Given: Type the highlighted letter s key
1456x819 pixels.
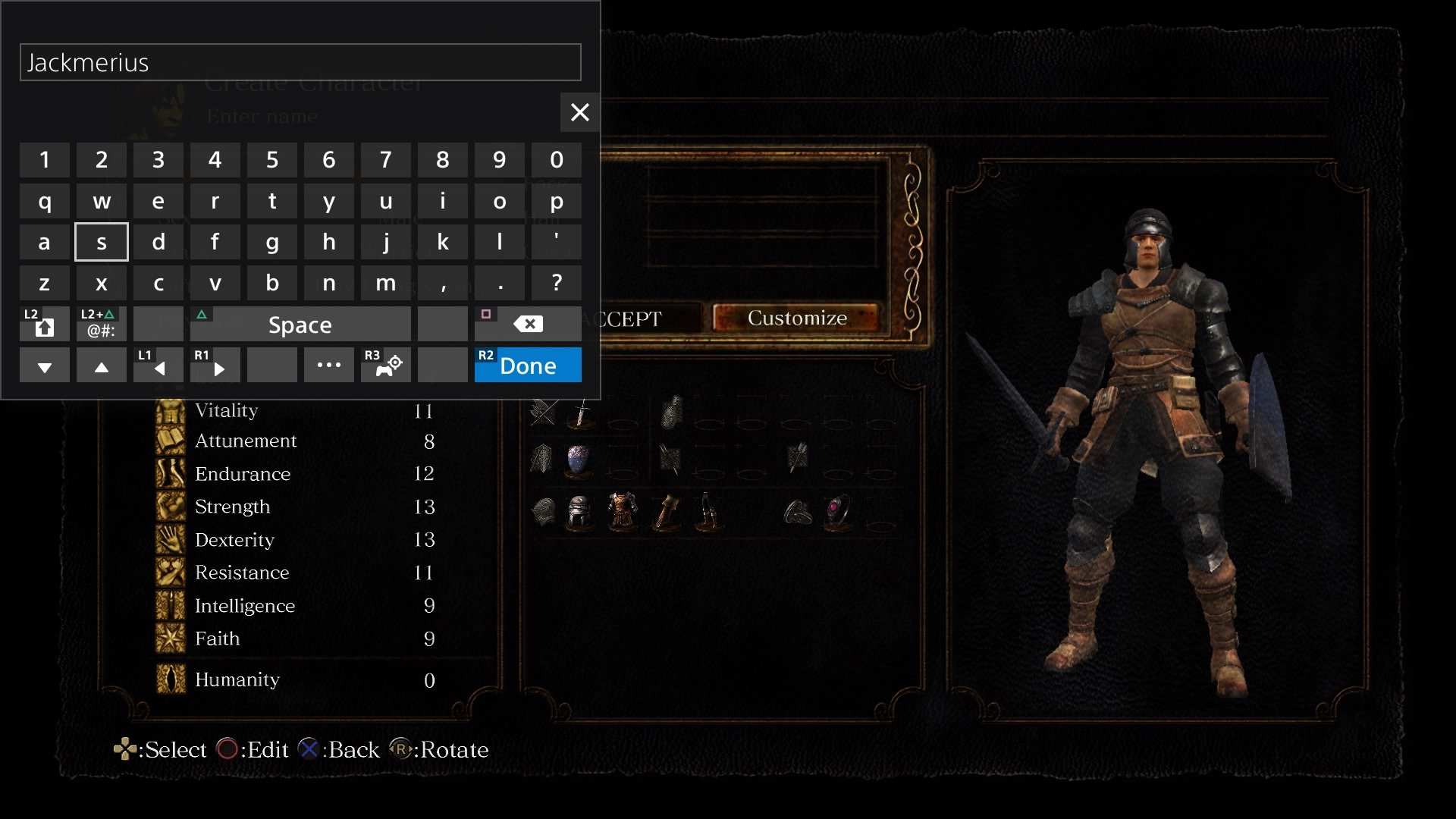Looking at the screenshot, I should pos(102,242).
